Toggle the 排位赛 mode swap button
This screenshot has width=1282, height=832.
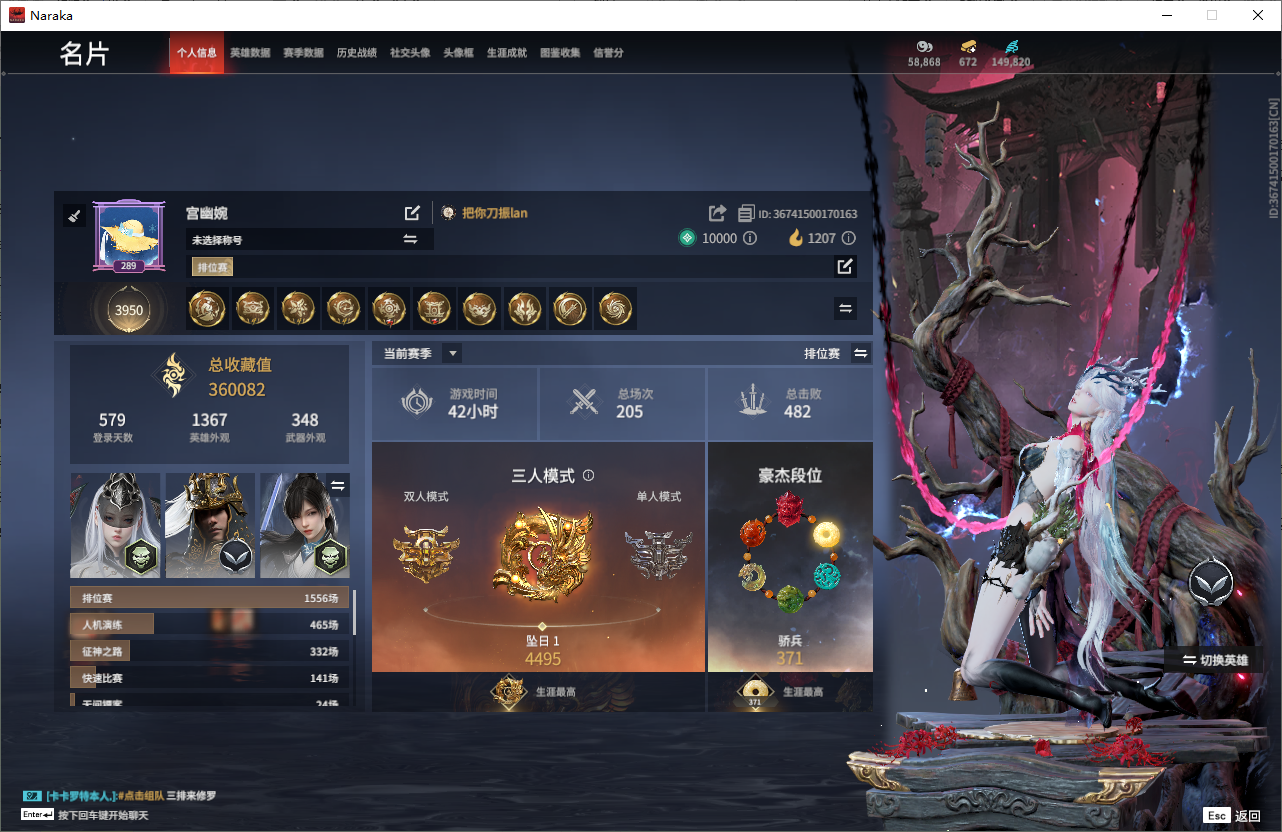pos(860,353)
